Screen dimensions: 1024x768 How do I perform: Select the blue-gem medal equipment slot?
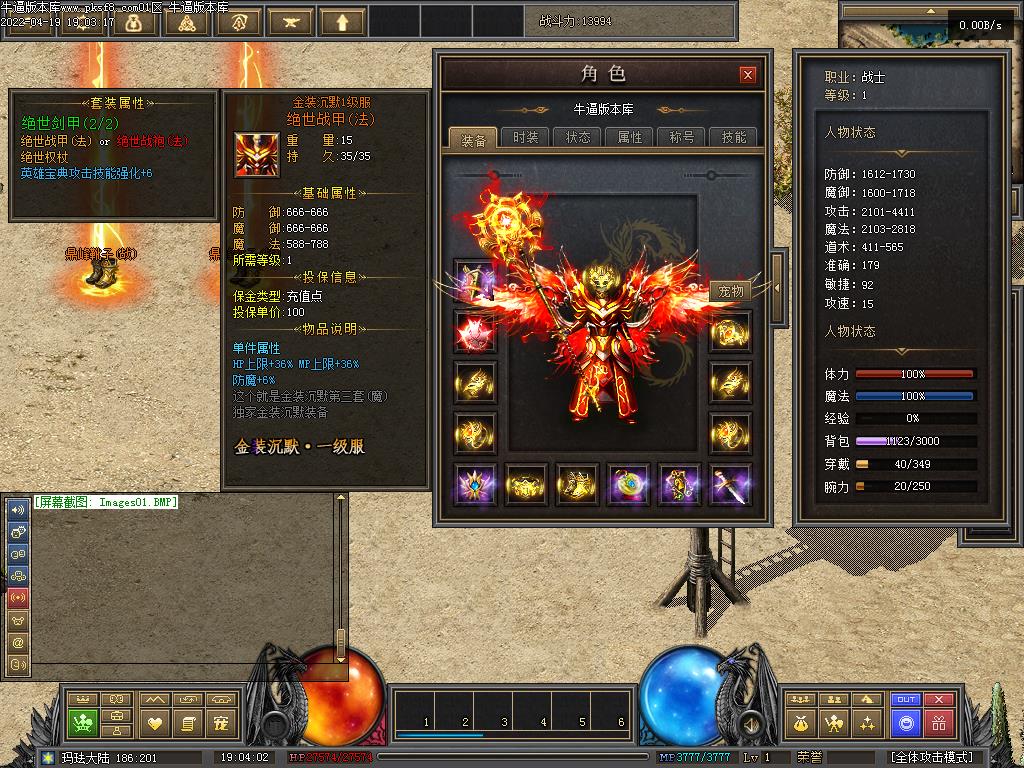tap(473, 485)
